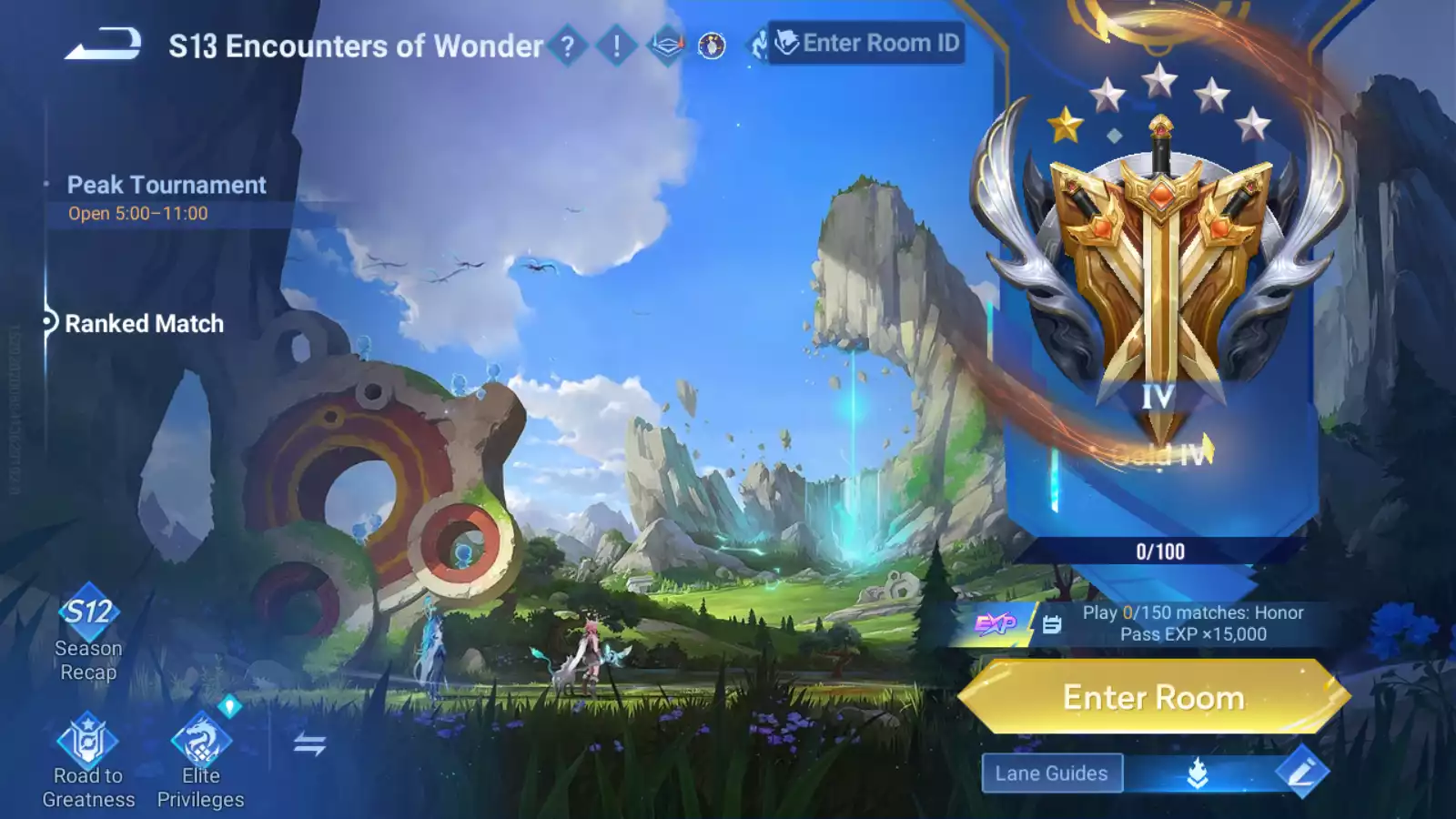Go back using the arrow button
The image size is (1456, 819).
(x=103, y=45)
